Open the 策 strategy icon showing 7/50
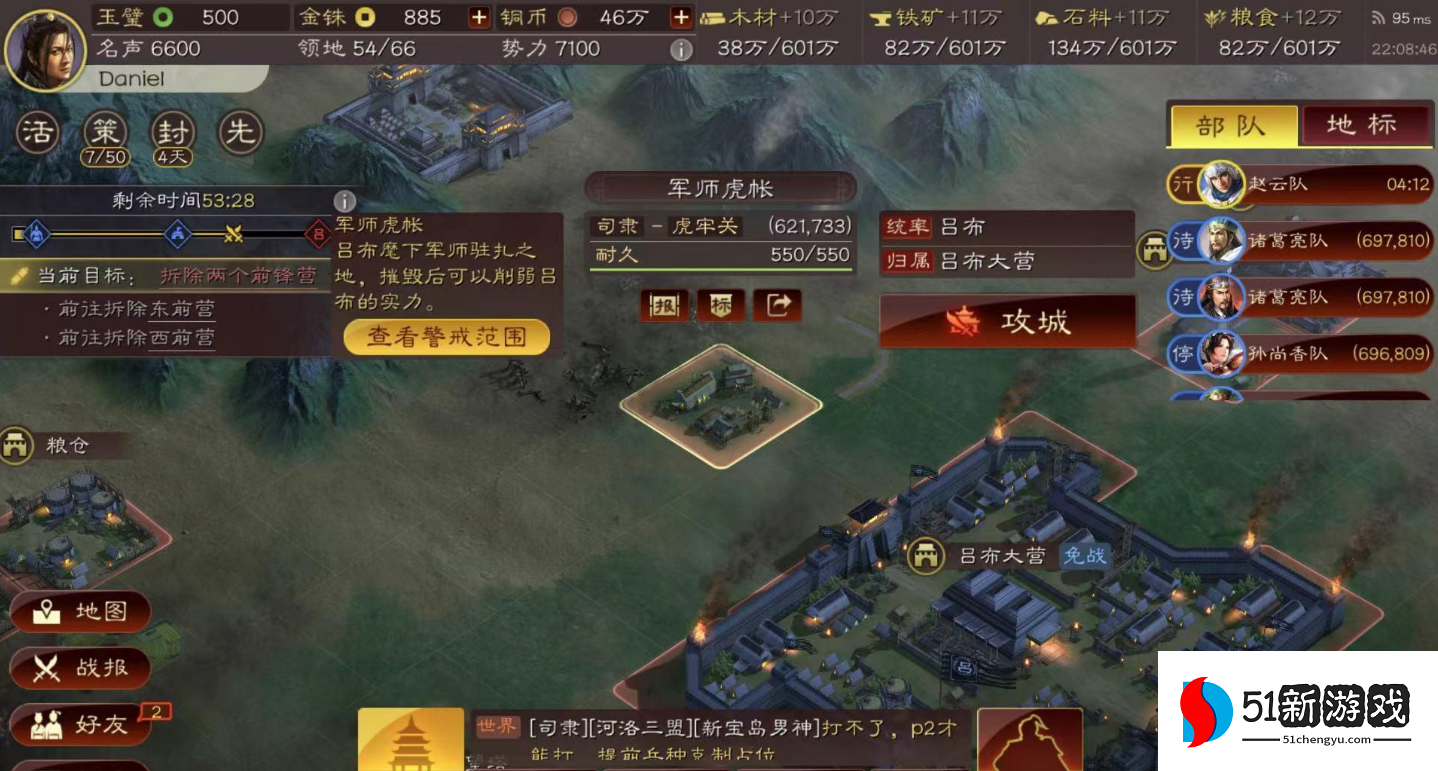Image resolution: width=1438 pixels, height=771 pixels. point(104,131)
